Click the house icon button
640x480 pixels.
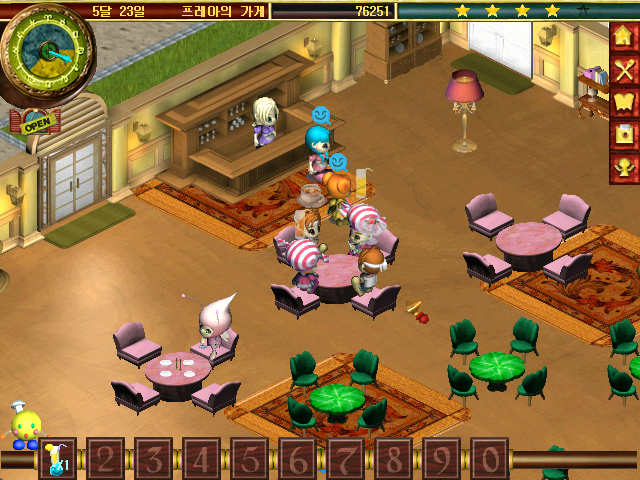[624, 38]
